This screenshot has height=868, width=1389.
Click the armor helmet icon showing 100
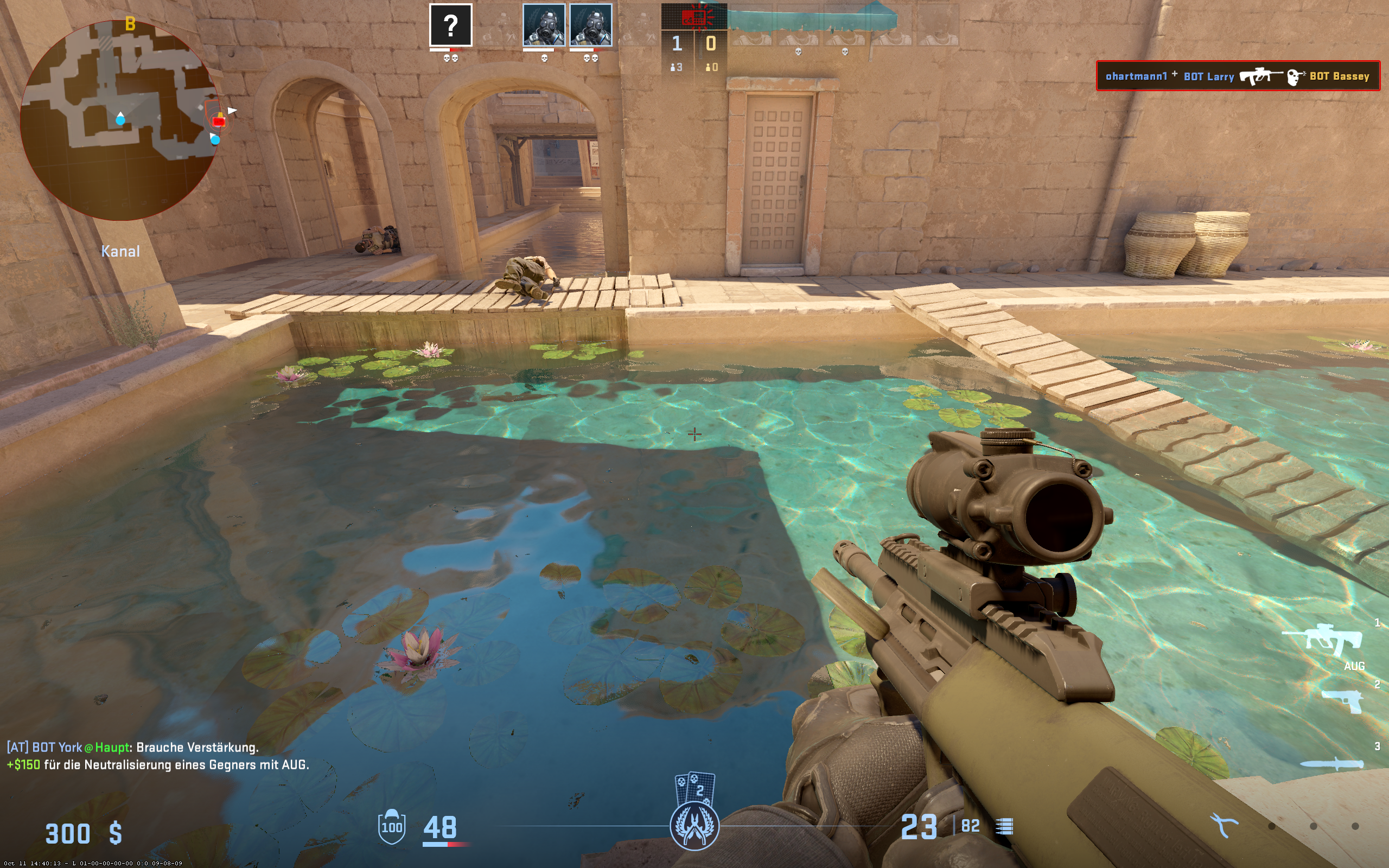click(391, 826)
